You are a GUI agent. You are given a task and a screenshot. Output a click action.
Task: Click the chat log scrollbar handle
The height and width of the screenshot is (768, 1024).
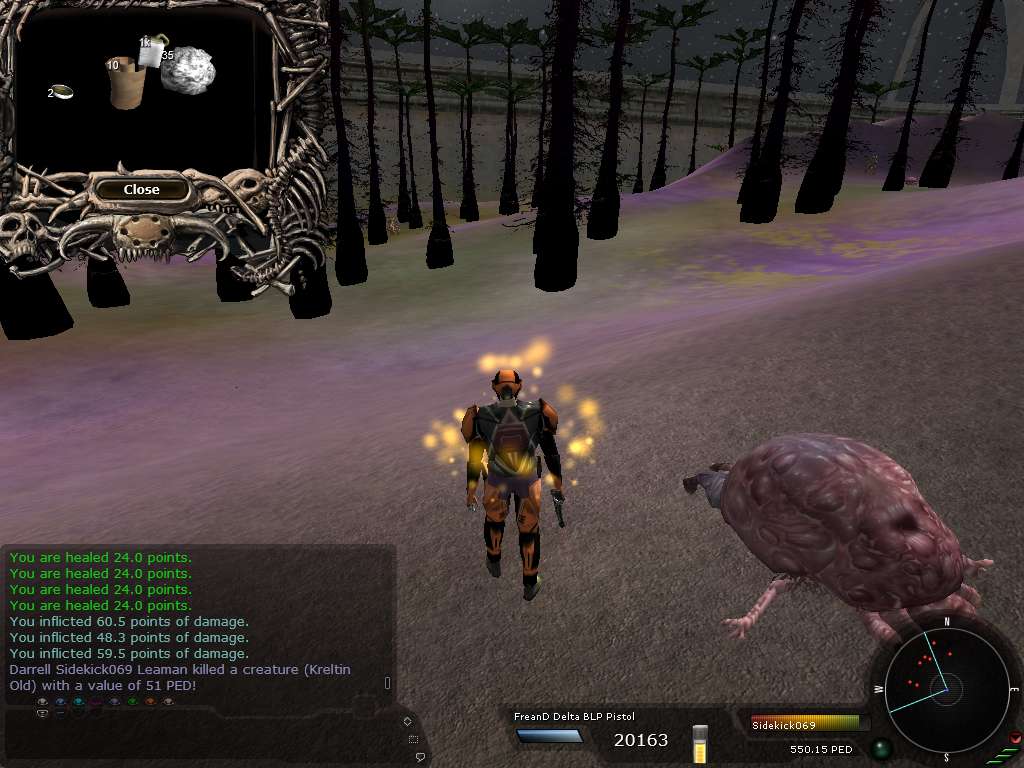pyautogui.click(x=388, y=683)
